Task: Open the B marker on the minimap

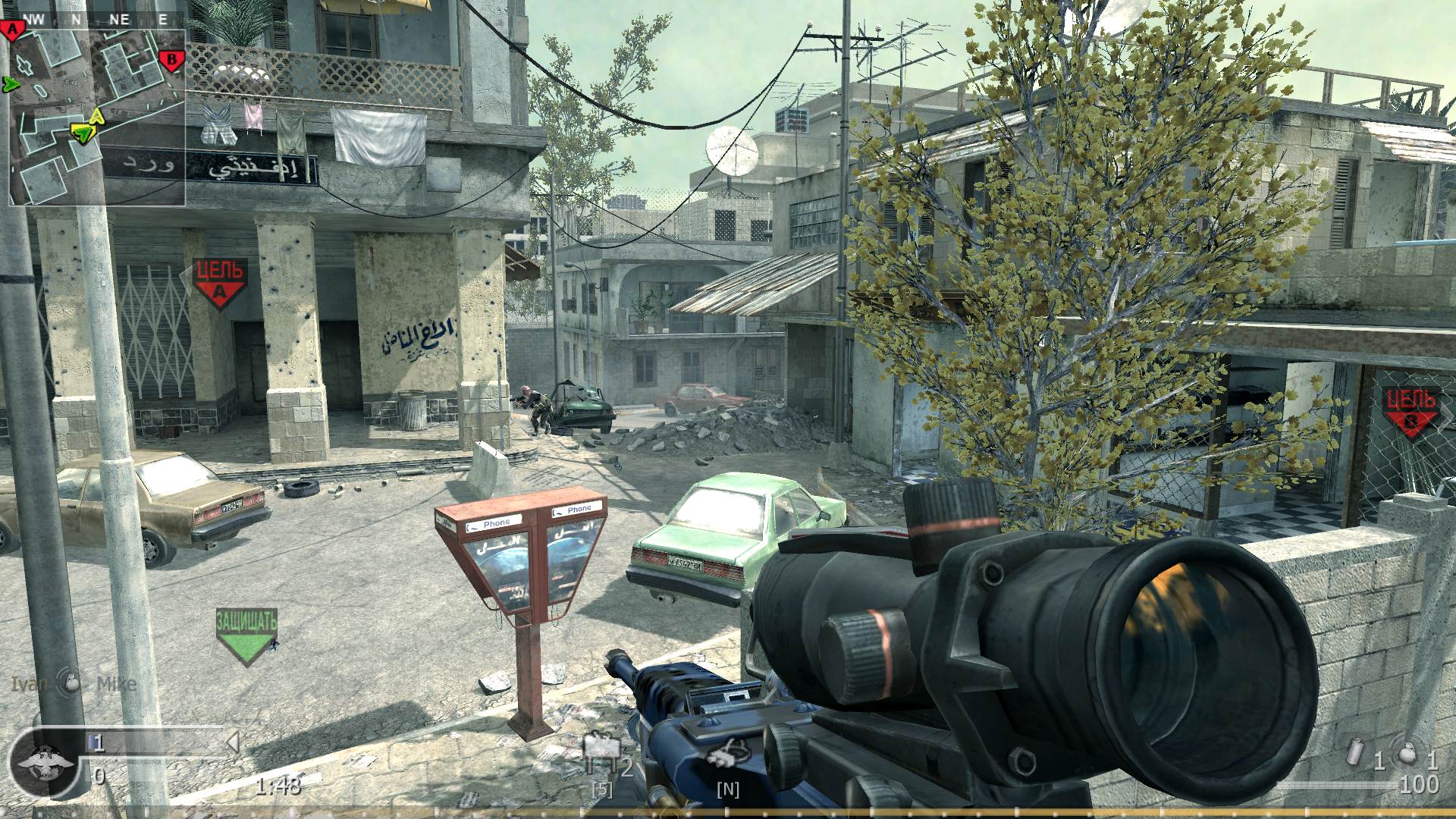Action: 173,57
